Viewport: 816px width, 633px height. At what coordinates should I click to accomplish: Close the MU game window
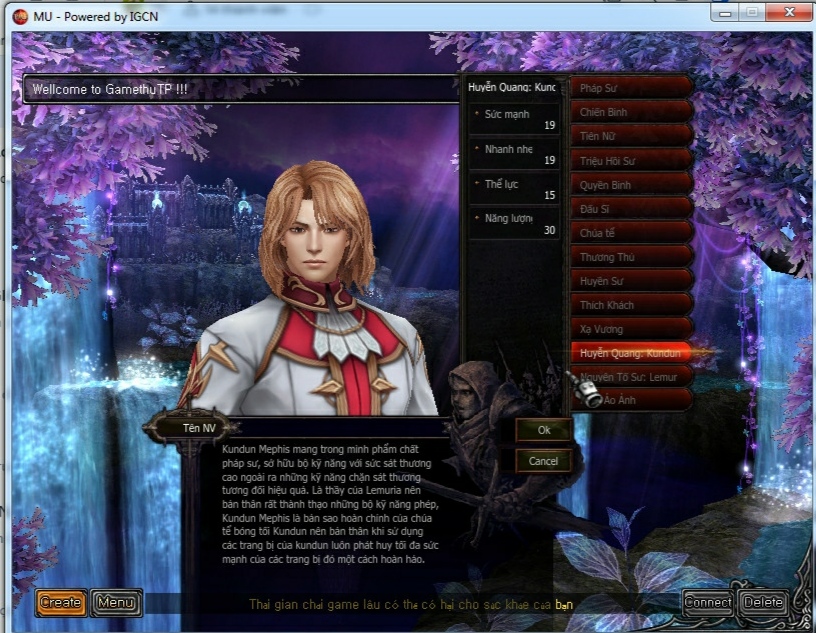788,12
